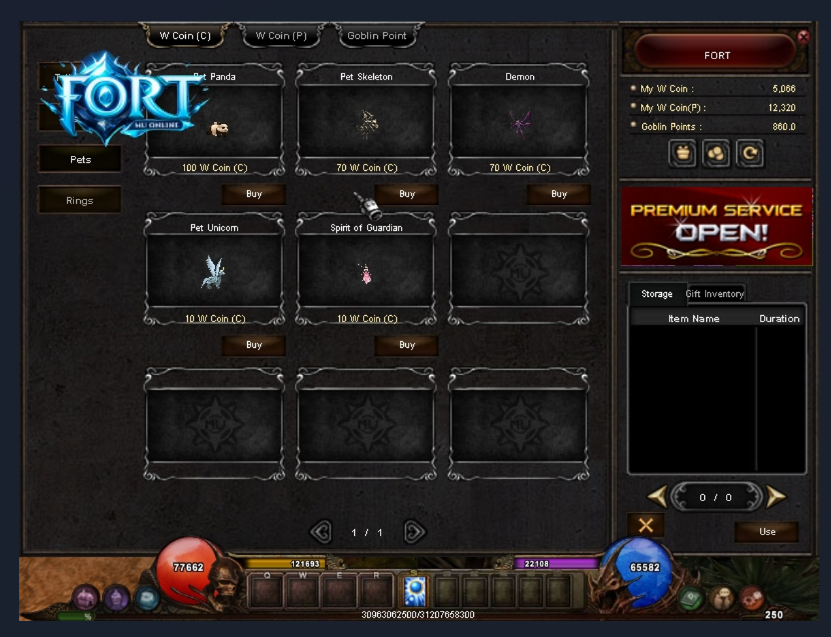Refresh the coin balance with the arrow icon

748,154
